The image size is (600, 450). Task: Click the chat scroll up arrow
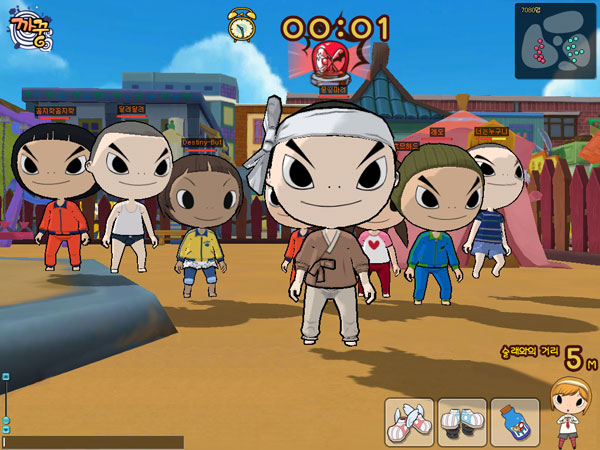point(6,377)
